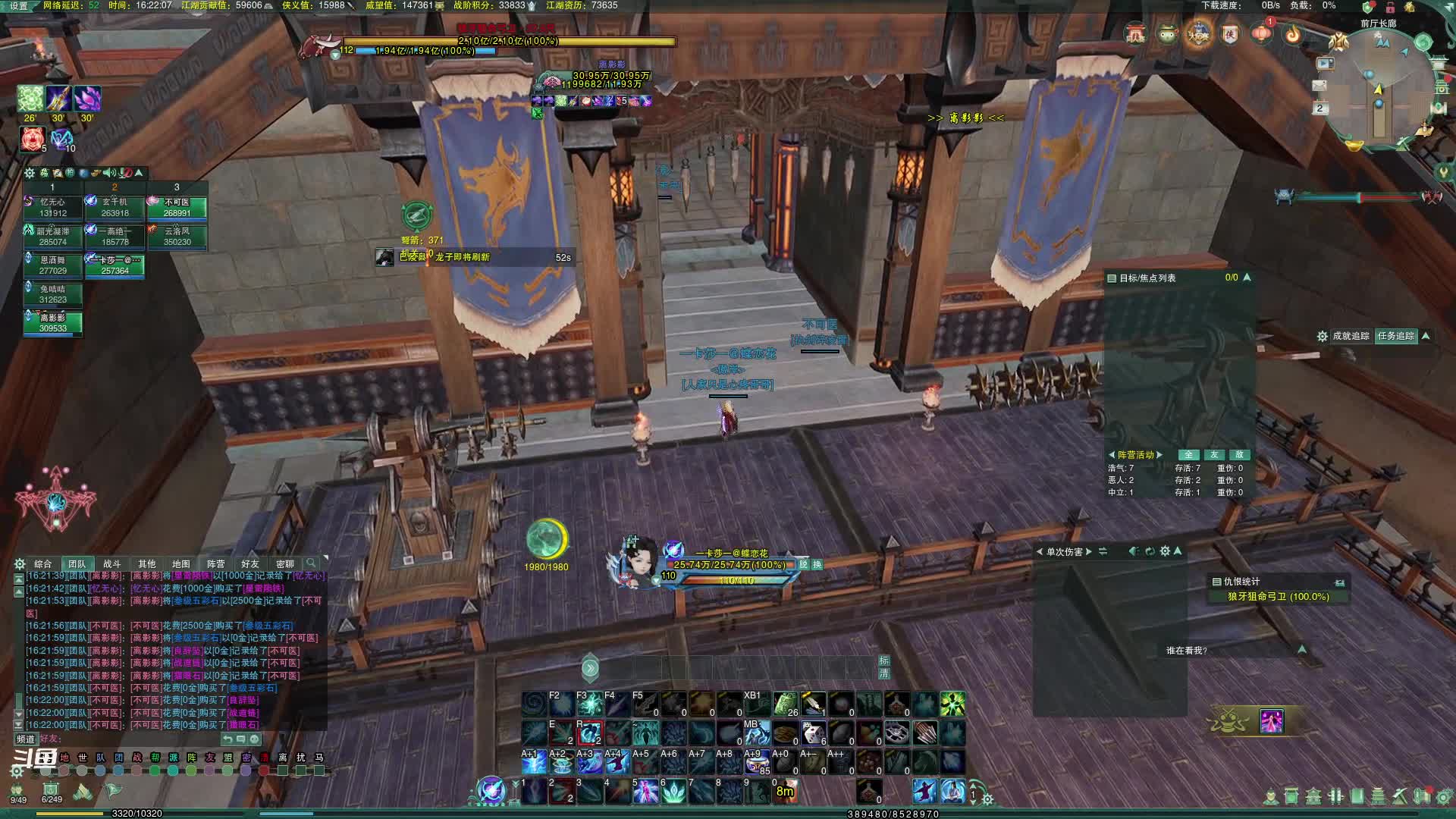Select the 密聊 chat tab
Viewport: 1456px width, 819px height.
(284, 563)
